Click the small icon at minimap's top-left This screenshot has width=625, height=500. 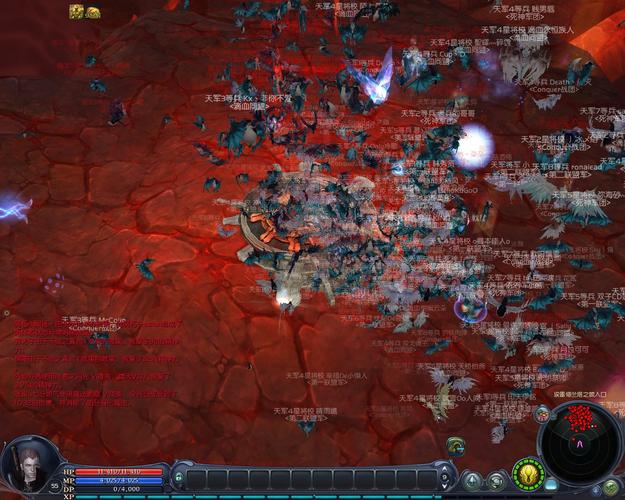pos(542,413)
